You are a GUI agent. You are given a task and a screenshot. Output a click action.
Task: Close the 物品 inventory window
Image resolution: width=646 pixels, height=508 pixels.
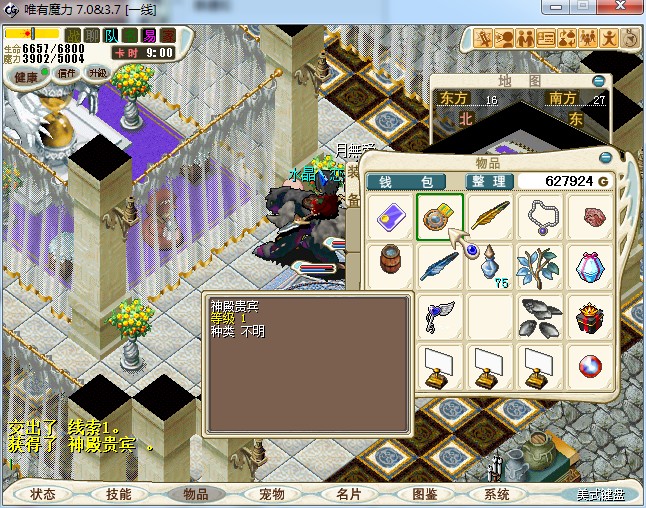[x=606, y=158]
